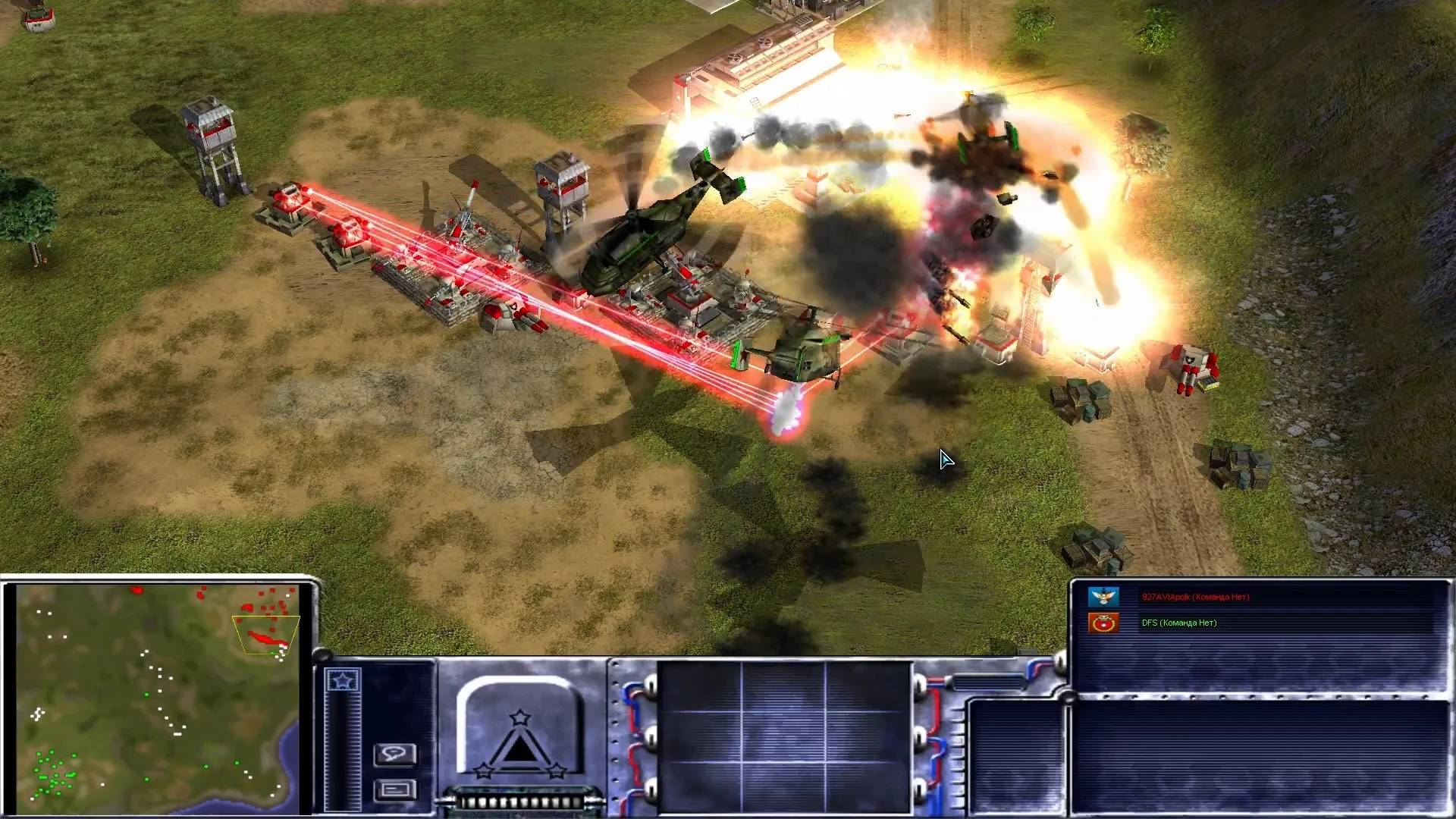Open chat with the speech bubble button

point(395,754)
